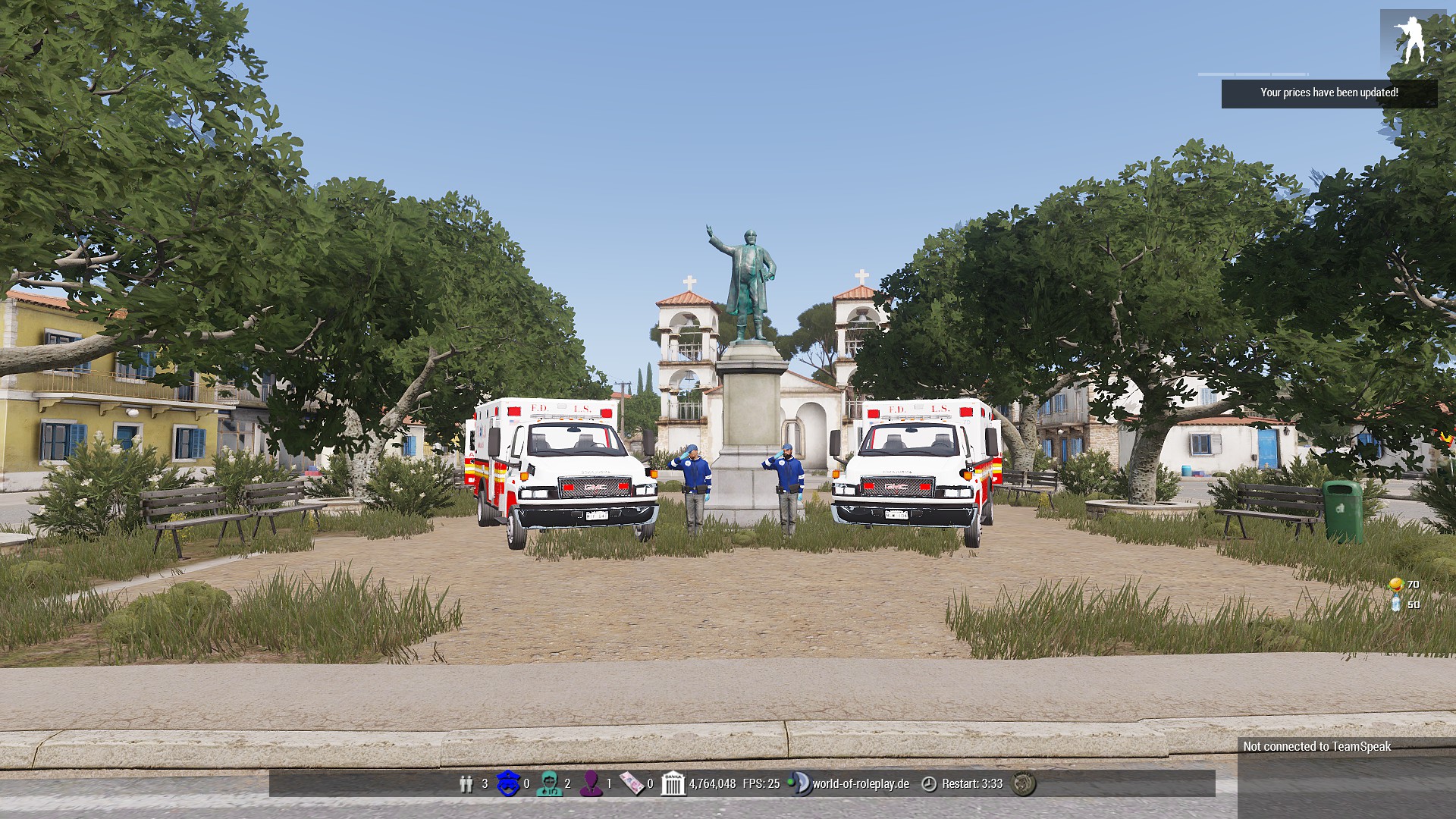
Task: Click the restart timer clock icon
Action: point(929,783)
